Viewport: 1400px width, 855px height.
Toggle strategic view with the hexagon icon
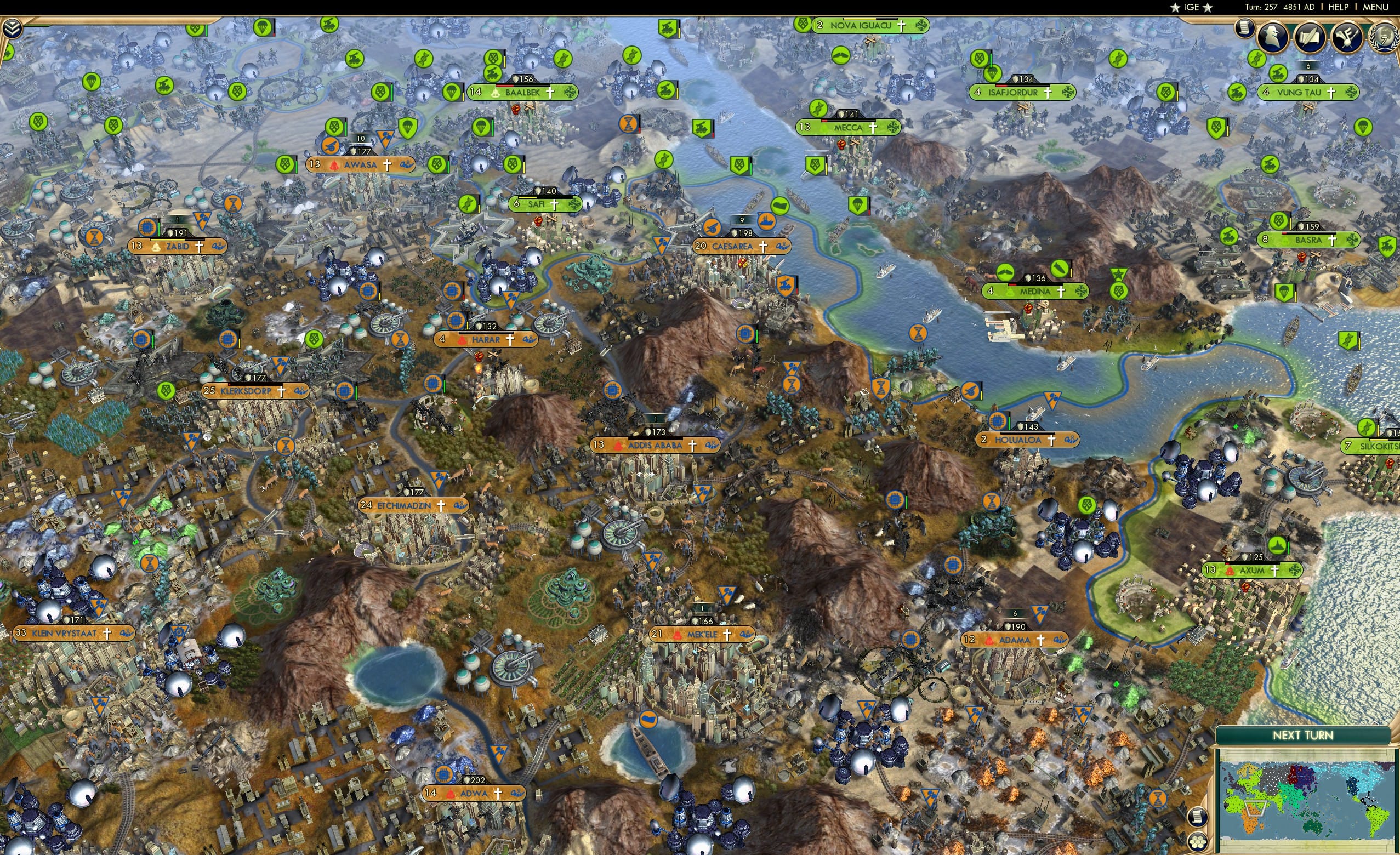pyautogui.click(x=1198, y=842)
